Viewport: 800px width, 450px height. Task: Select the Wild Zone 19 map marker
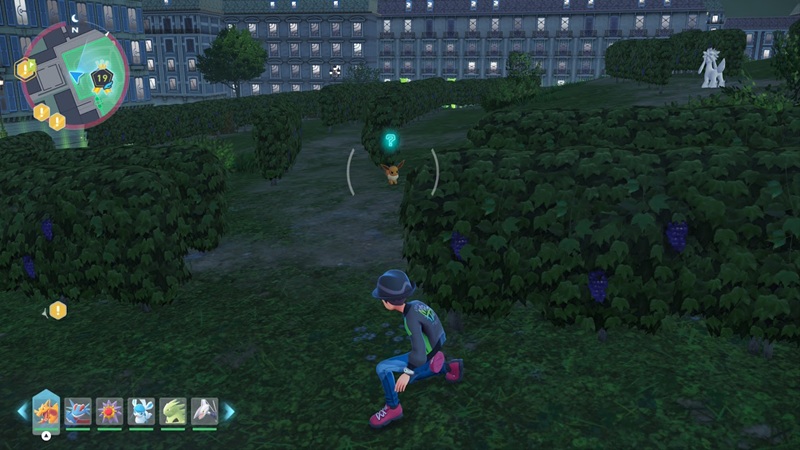tap(102, 76)
